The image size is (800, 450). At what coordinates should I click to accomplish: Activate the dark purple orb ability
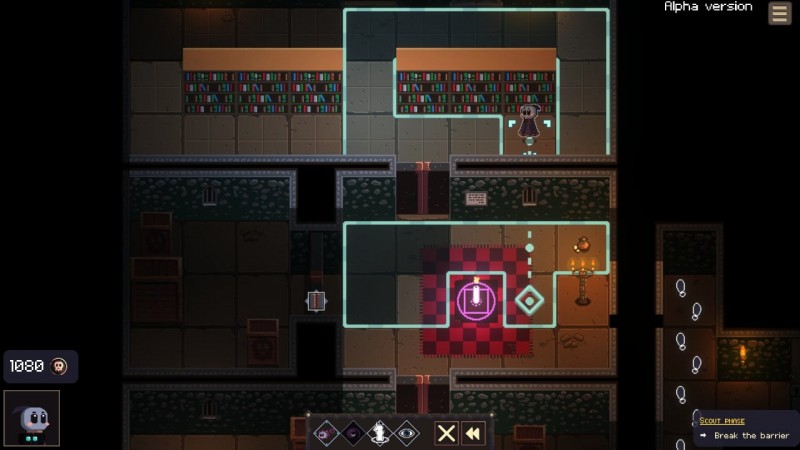tap(352, 433)
